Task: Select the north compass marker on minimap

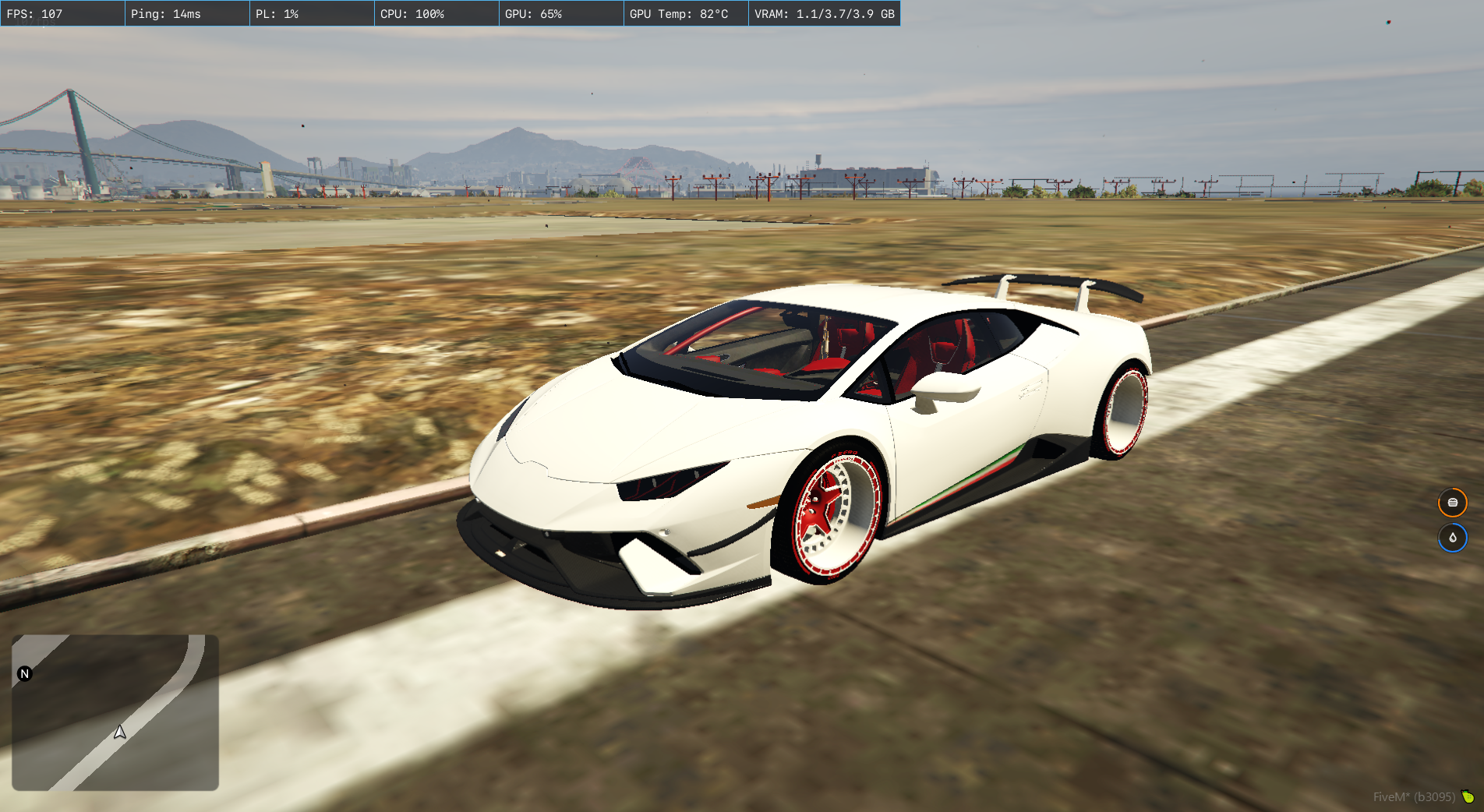Action: click(x=25, y=674)
